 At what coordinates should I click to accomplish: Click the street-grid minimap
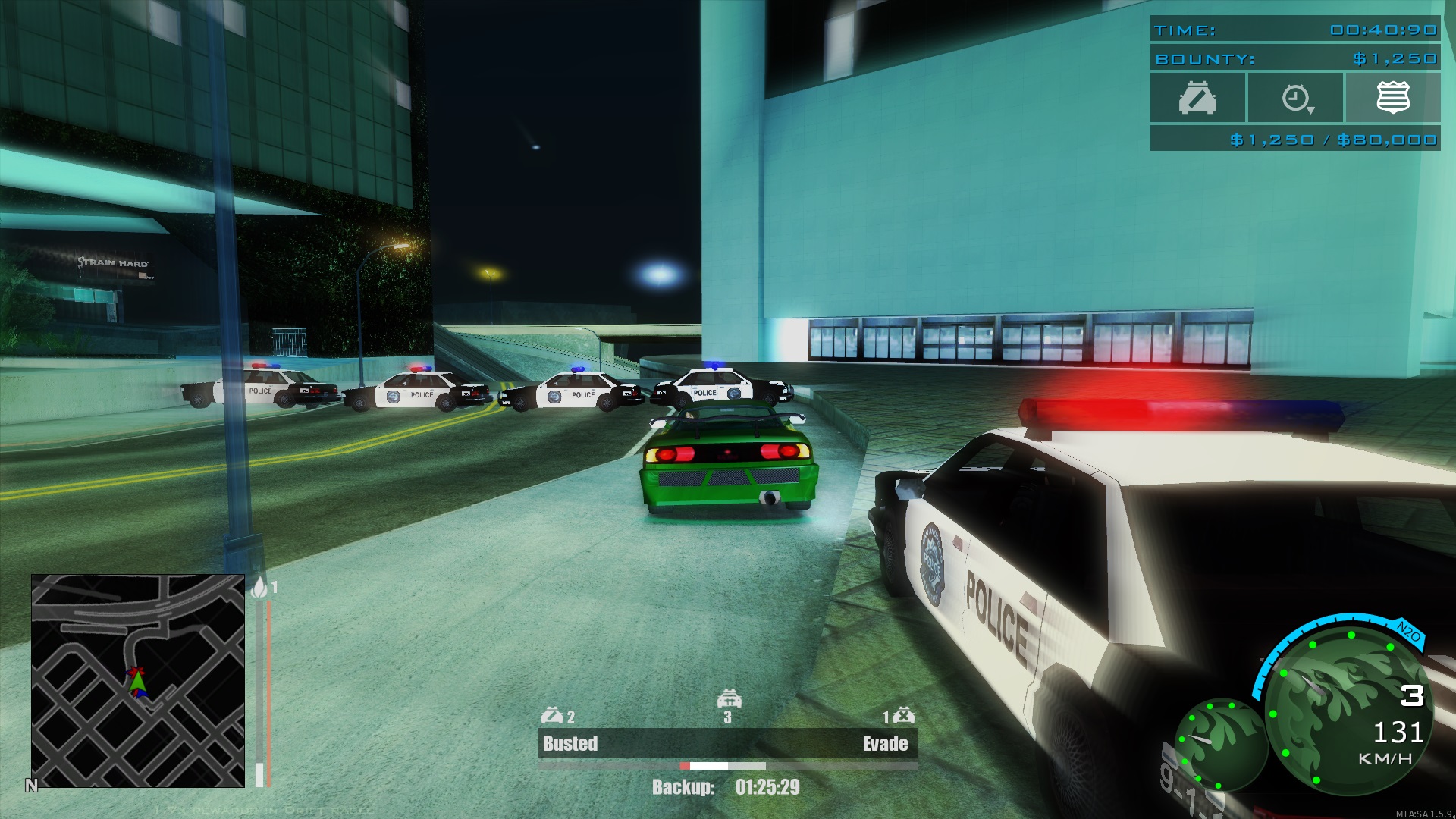[x=138, y=680]
